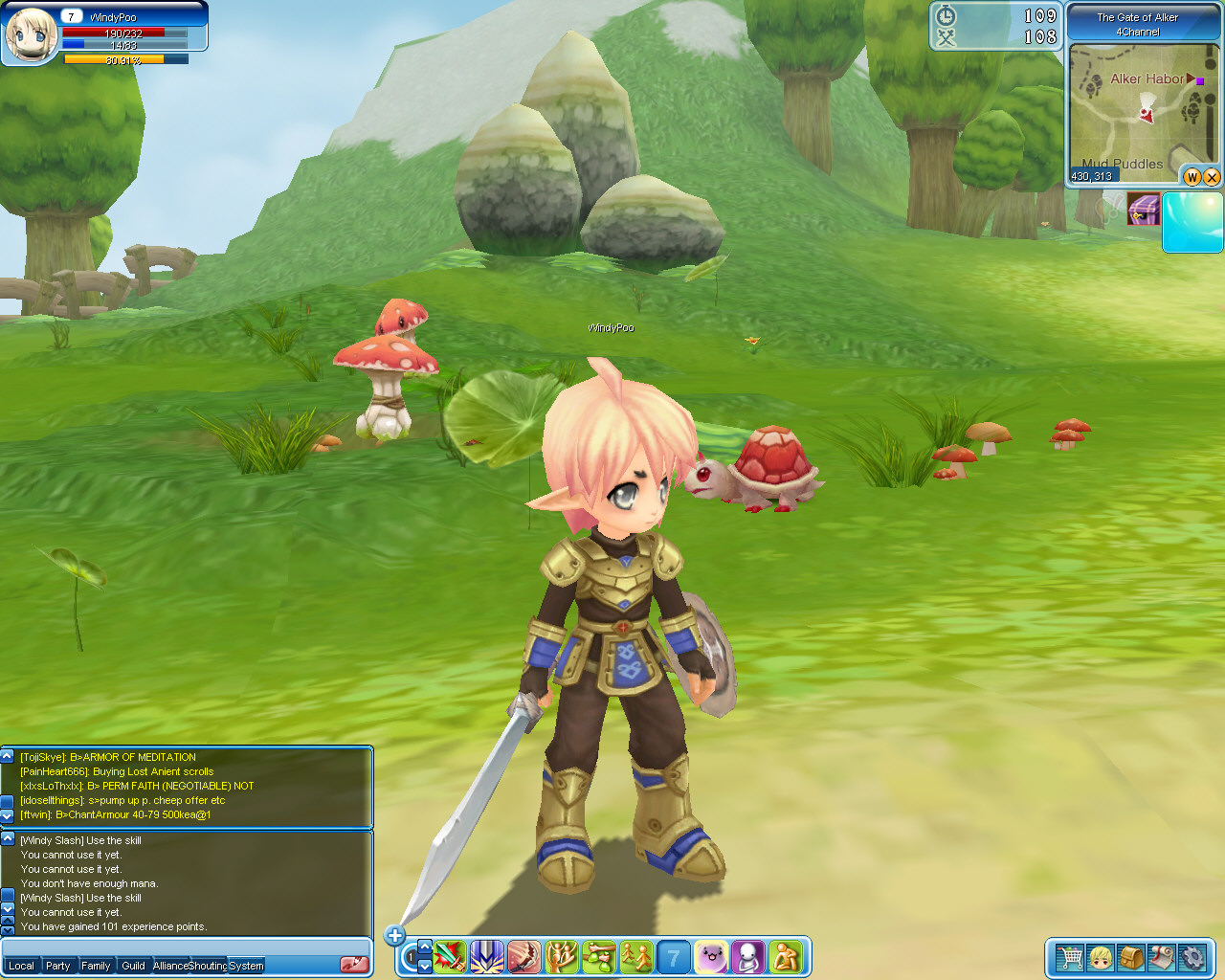Open the gear settings menu
This screenshot has width=1225, height=980.
tap(1192, 957)
